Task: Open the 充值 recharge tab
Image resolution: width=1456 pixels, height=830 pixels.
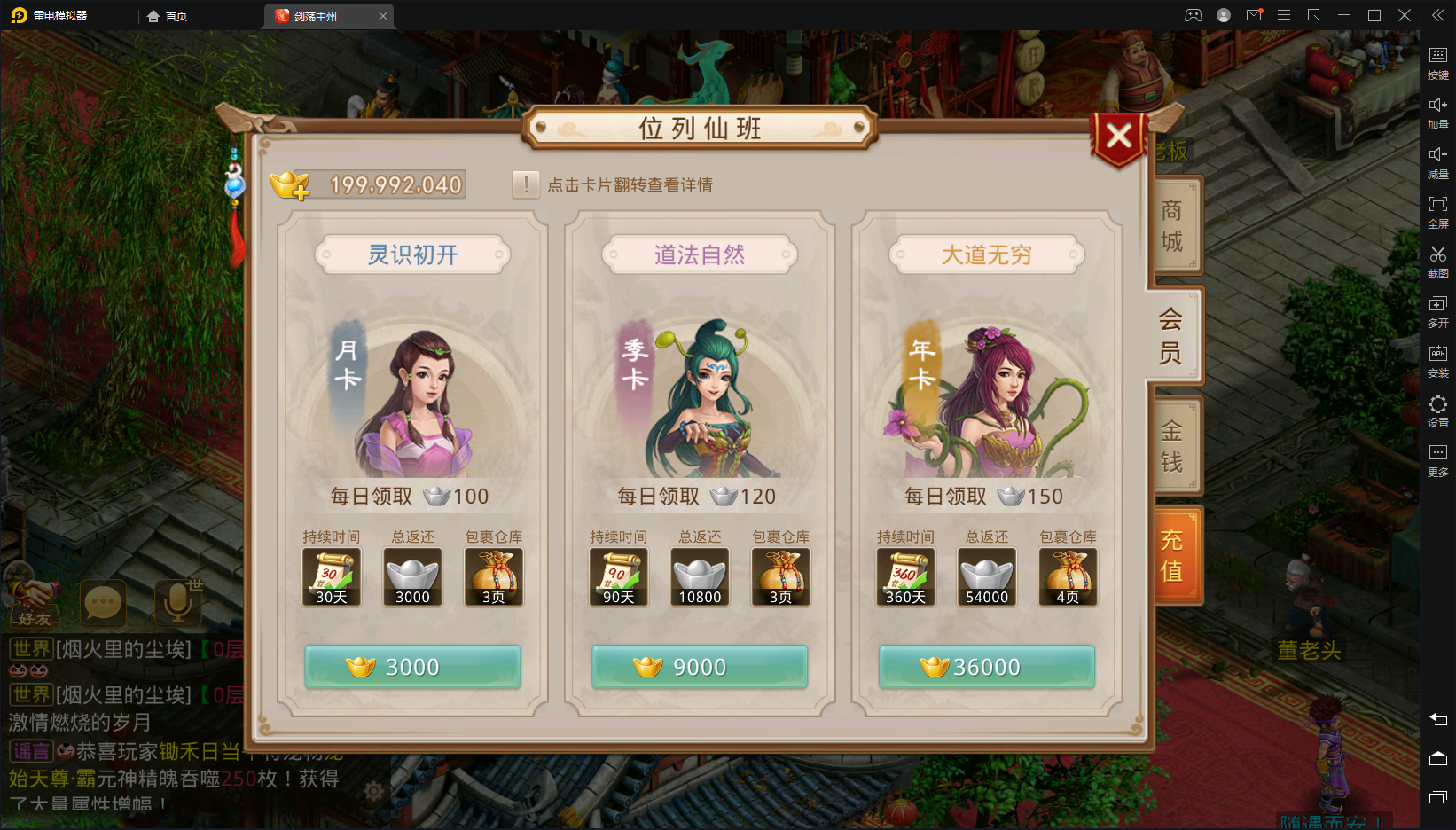Action: [1172, 555]
